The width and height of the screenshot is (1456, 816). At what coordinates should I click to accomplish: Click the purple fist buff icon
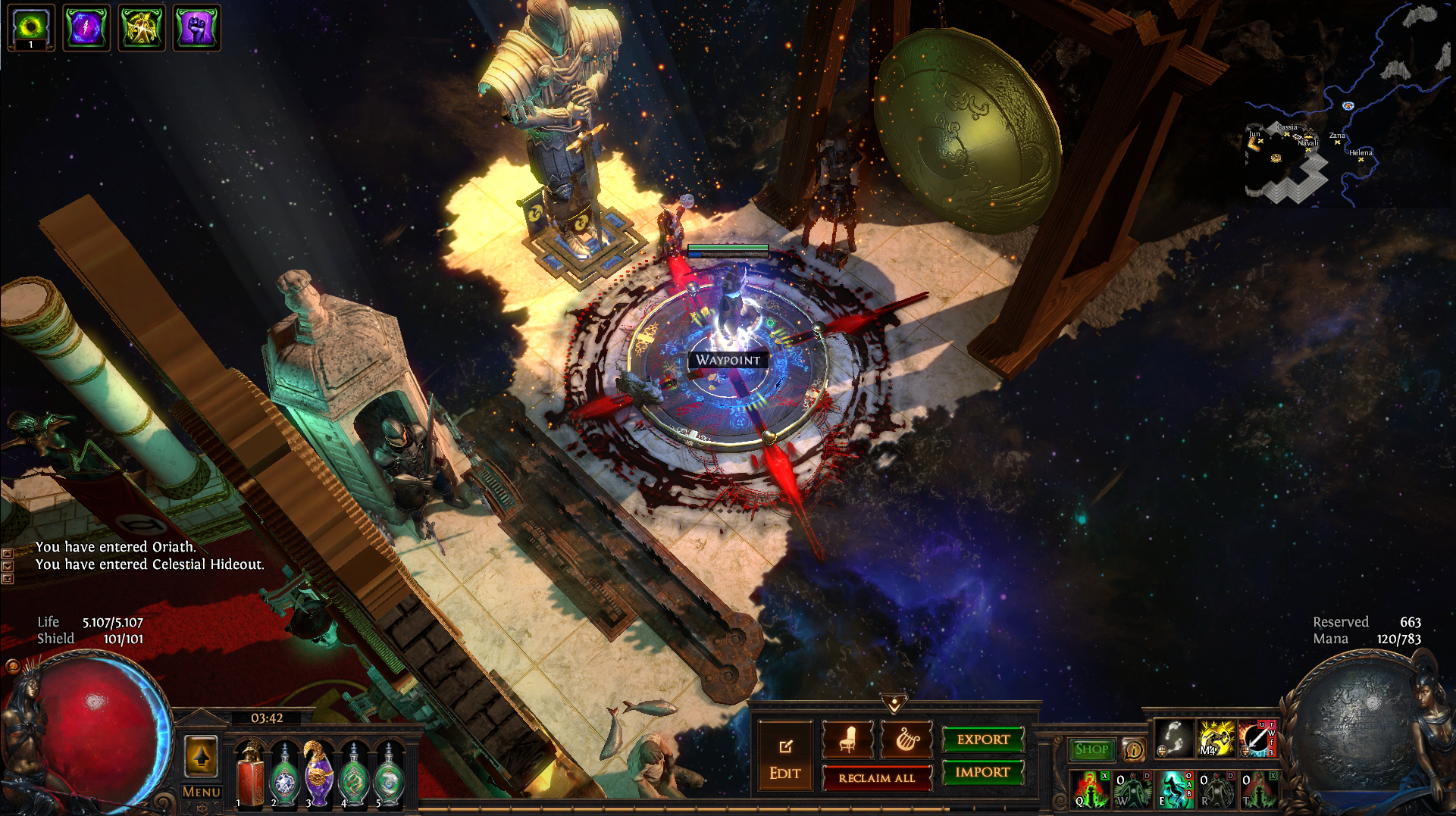click(x=196, y=28)
